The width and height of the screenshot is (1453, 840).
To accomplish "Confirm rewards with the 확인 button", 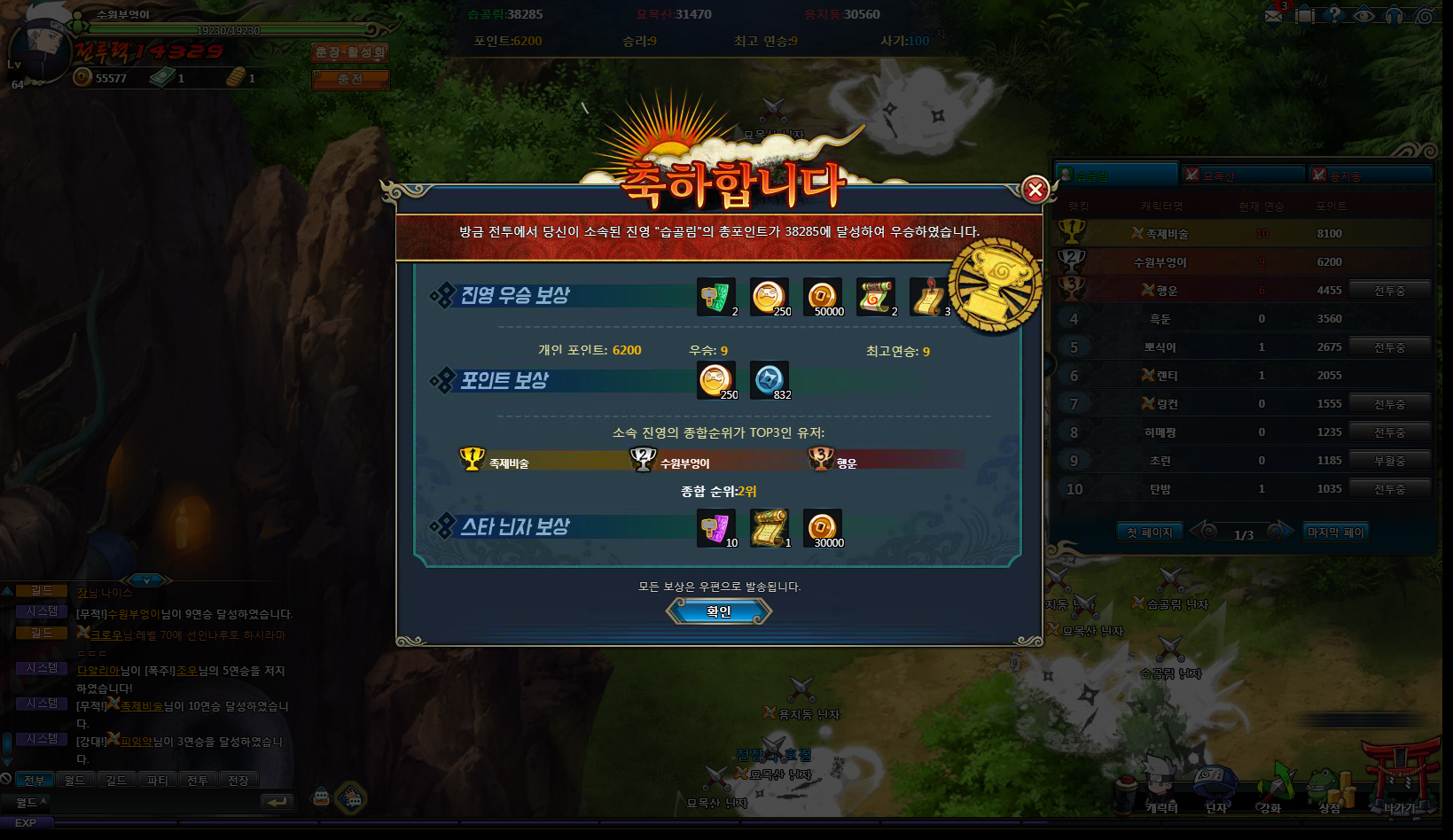I will 718,611.
